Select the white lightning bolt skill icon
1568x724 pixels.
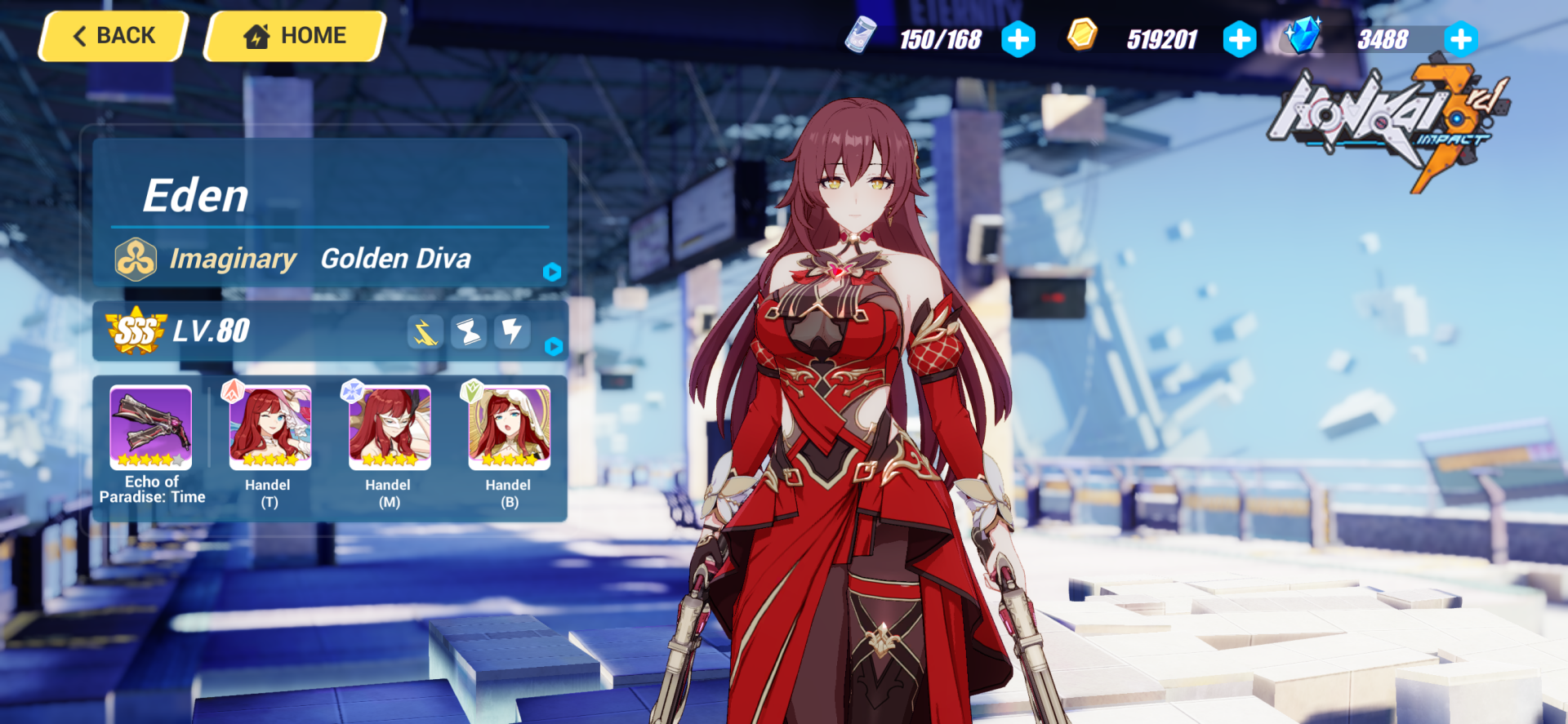(512, 331)
